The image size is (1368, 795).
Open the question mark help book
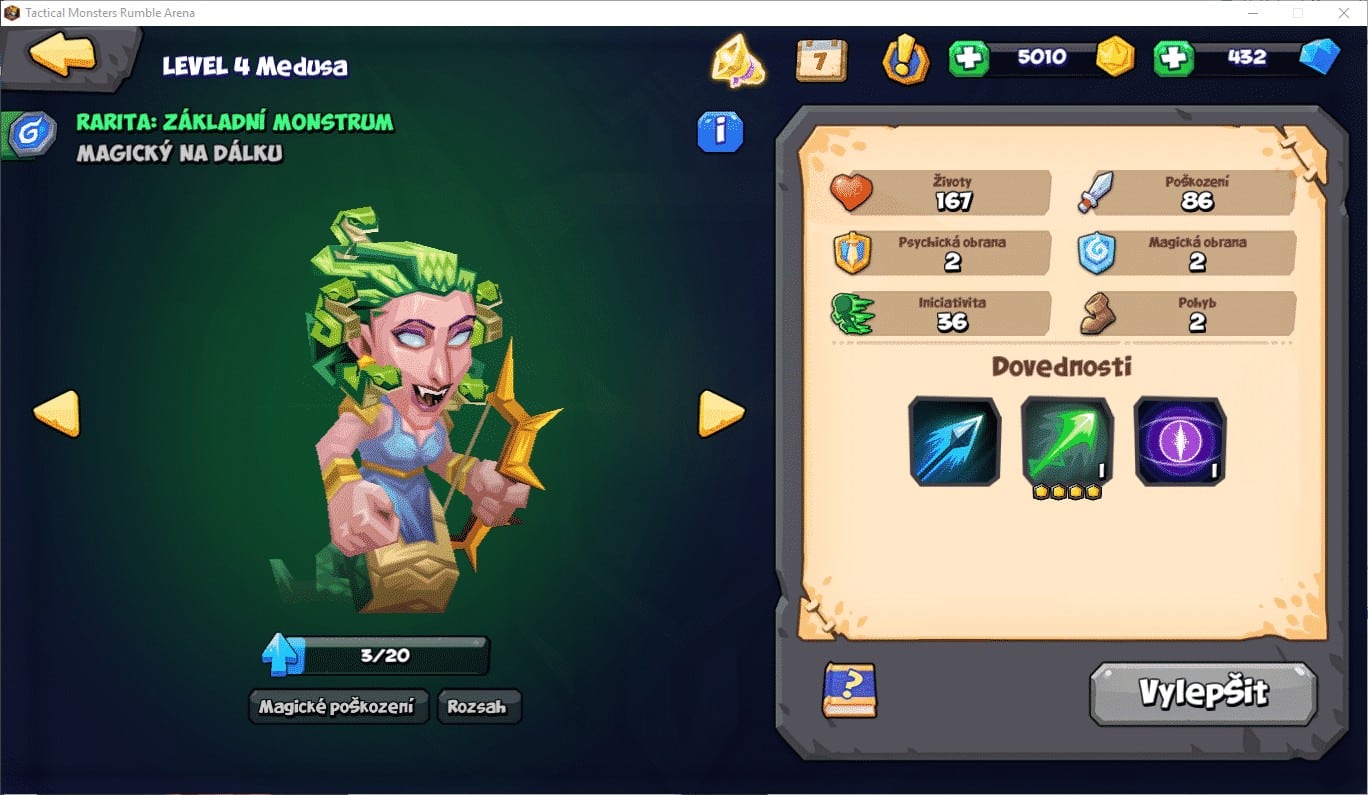point(849,690)
